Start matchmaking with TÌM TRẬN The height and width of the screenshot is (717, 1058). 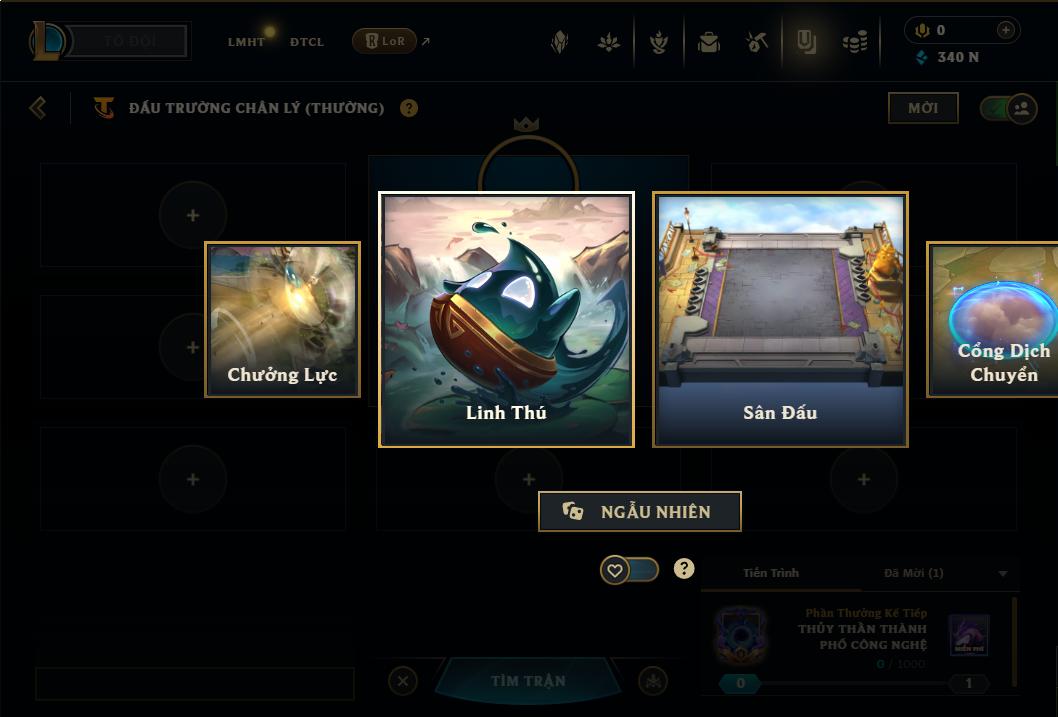pyautogui.click(x=528, y=681)
